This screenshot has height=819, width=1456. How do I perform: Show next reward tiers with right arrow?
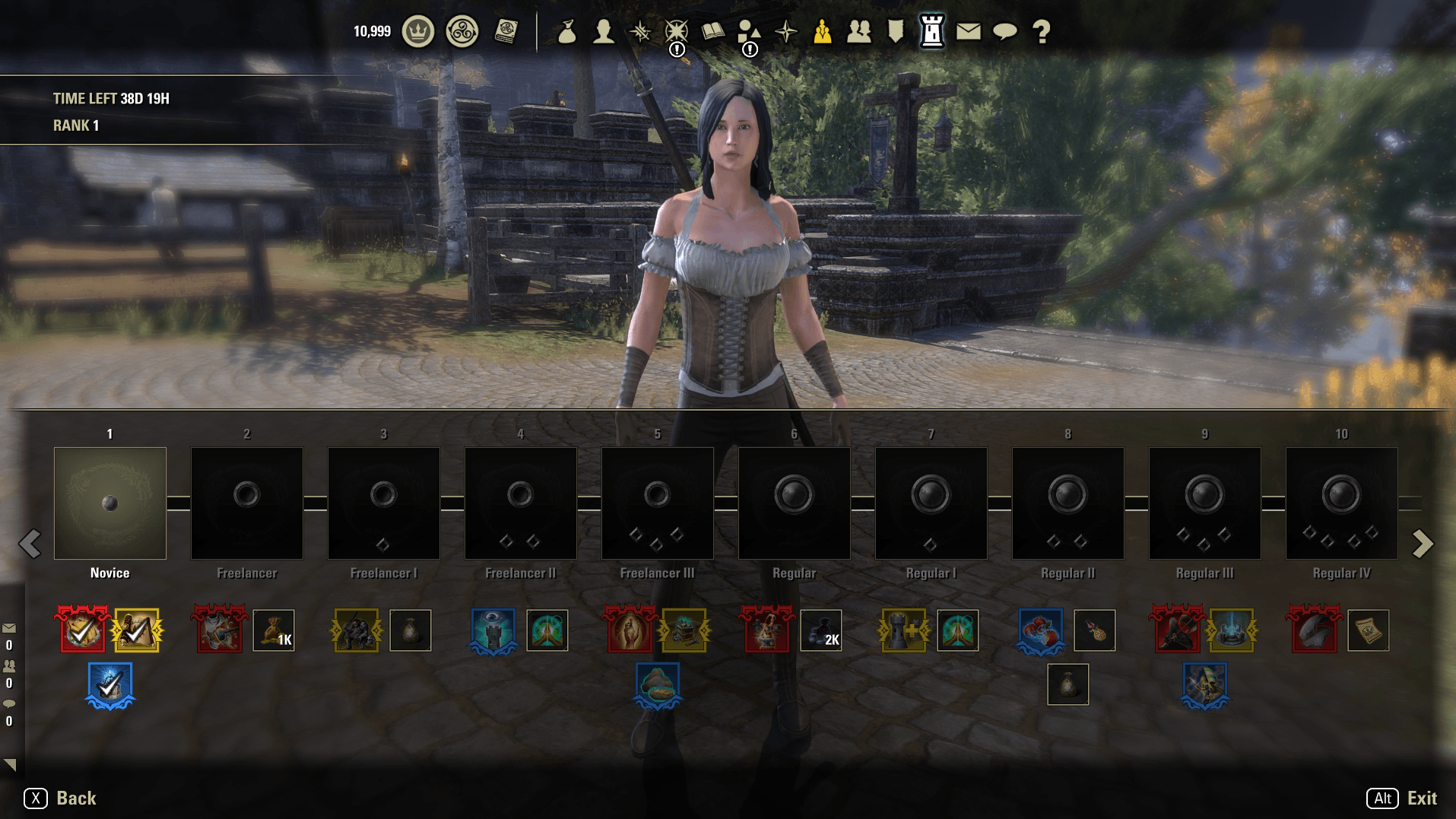coord(1423,544)
